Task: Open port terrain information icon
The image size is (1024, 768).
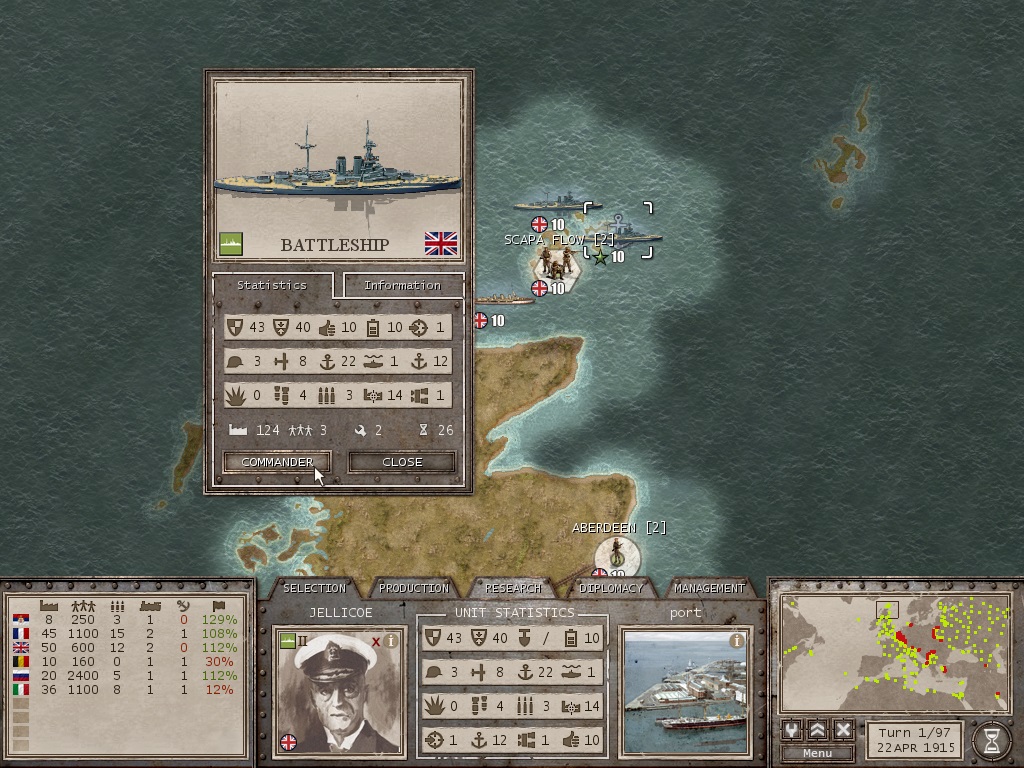Action: point(737,641)
